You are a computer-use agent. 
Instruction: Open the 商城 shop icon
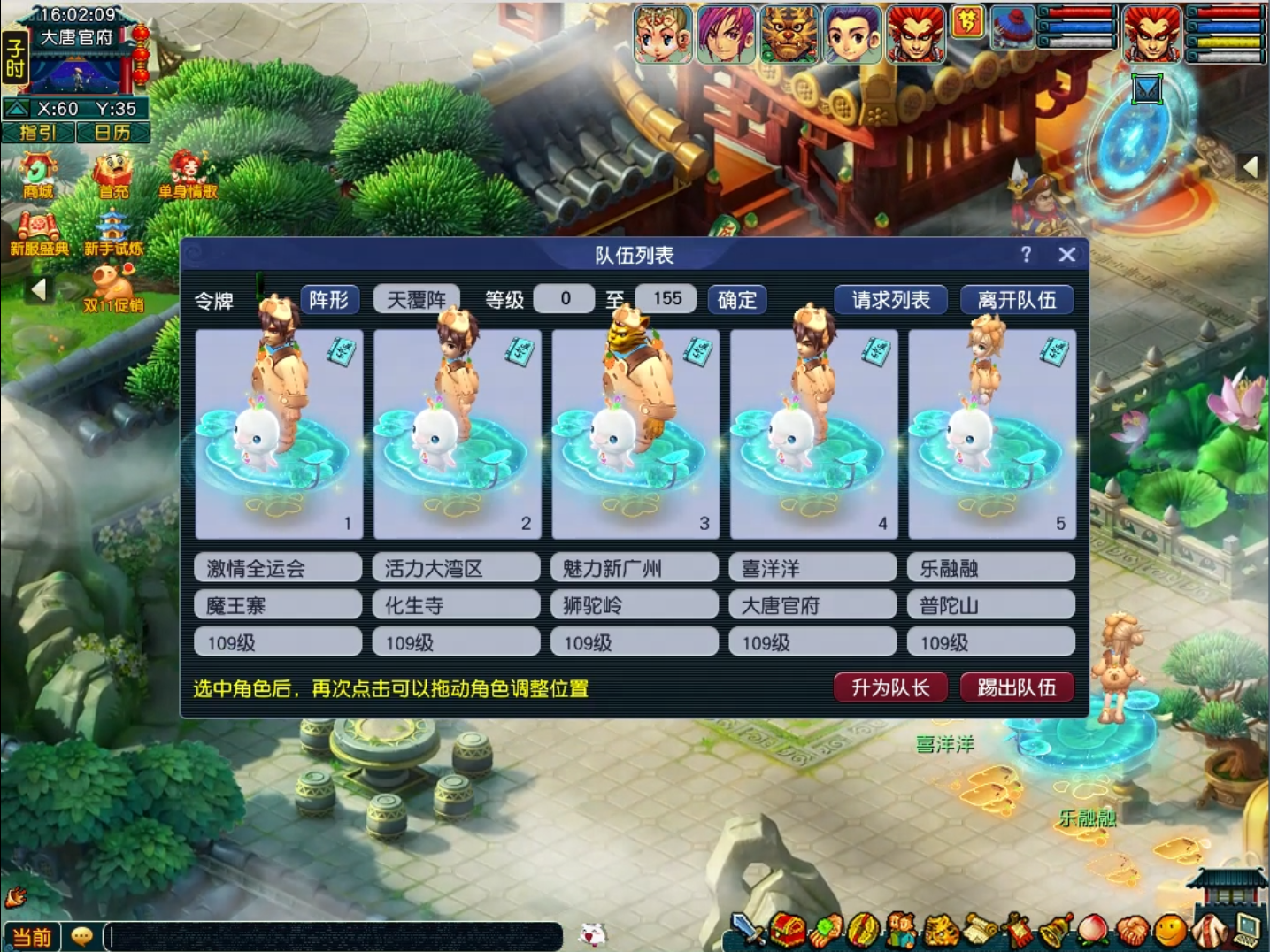point(38,174)
